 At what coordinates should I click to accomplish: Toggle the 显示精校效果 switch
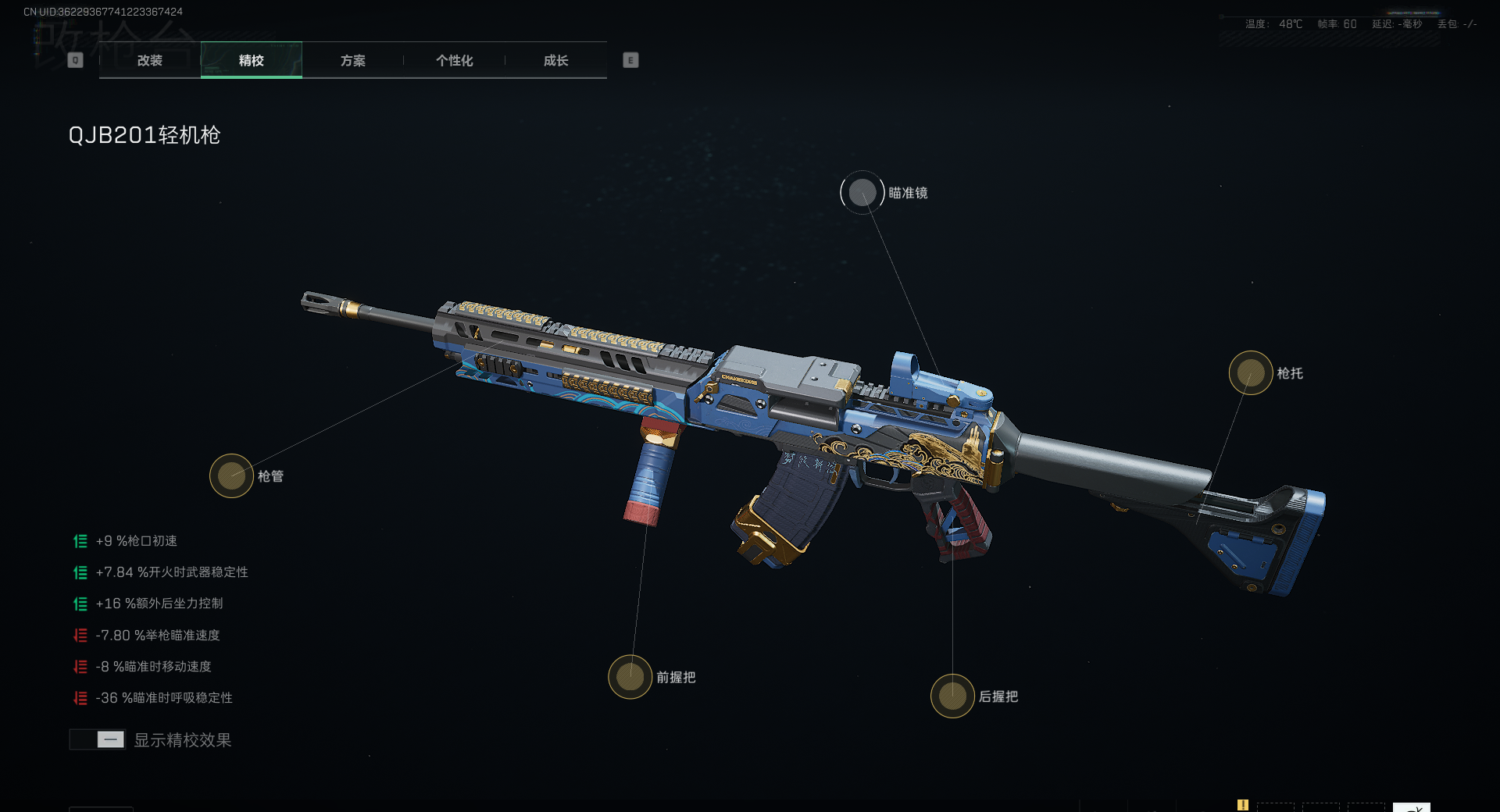pos(98,739)
